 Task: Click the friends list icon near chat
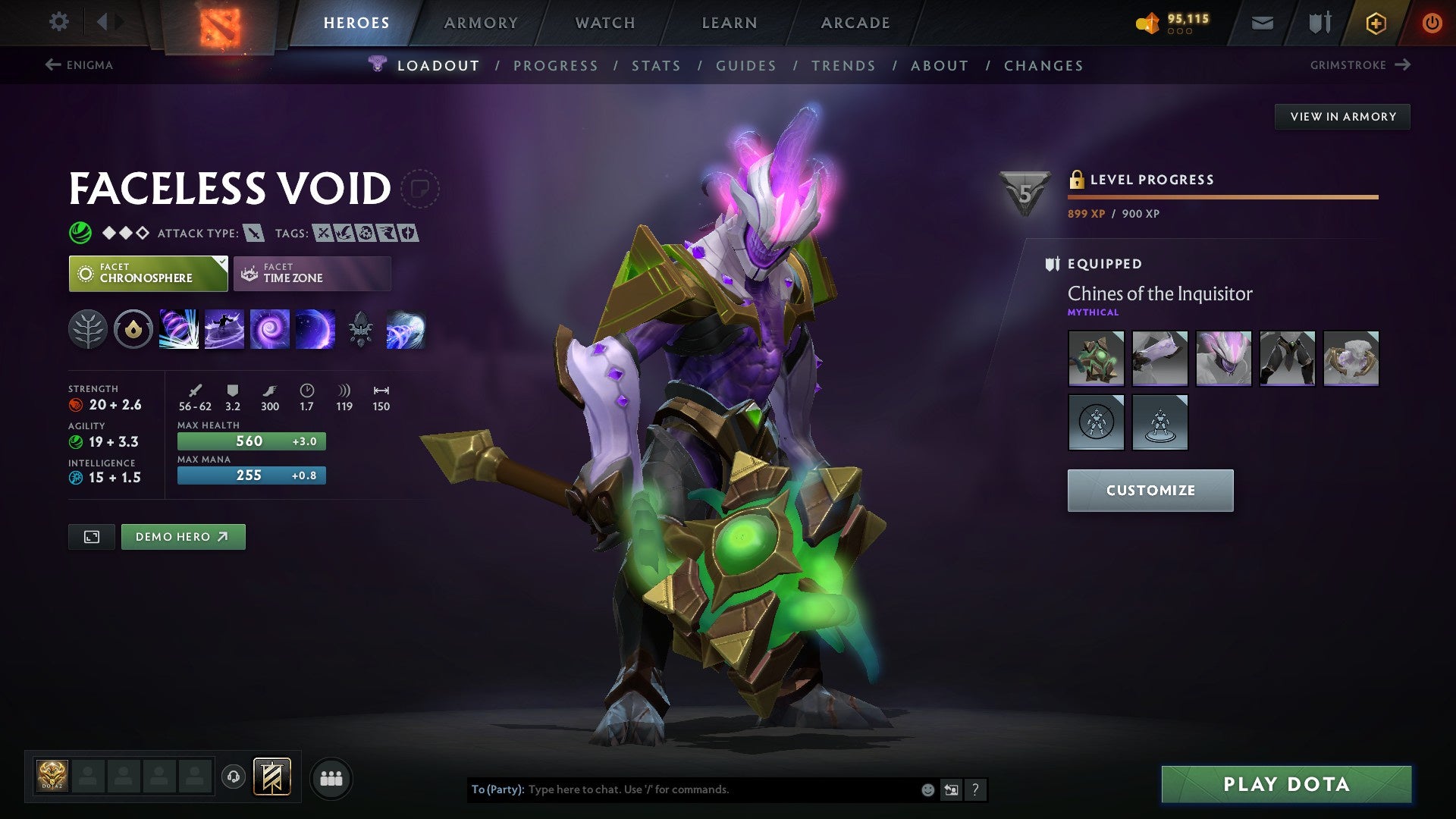click(331, 777)
